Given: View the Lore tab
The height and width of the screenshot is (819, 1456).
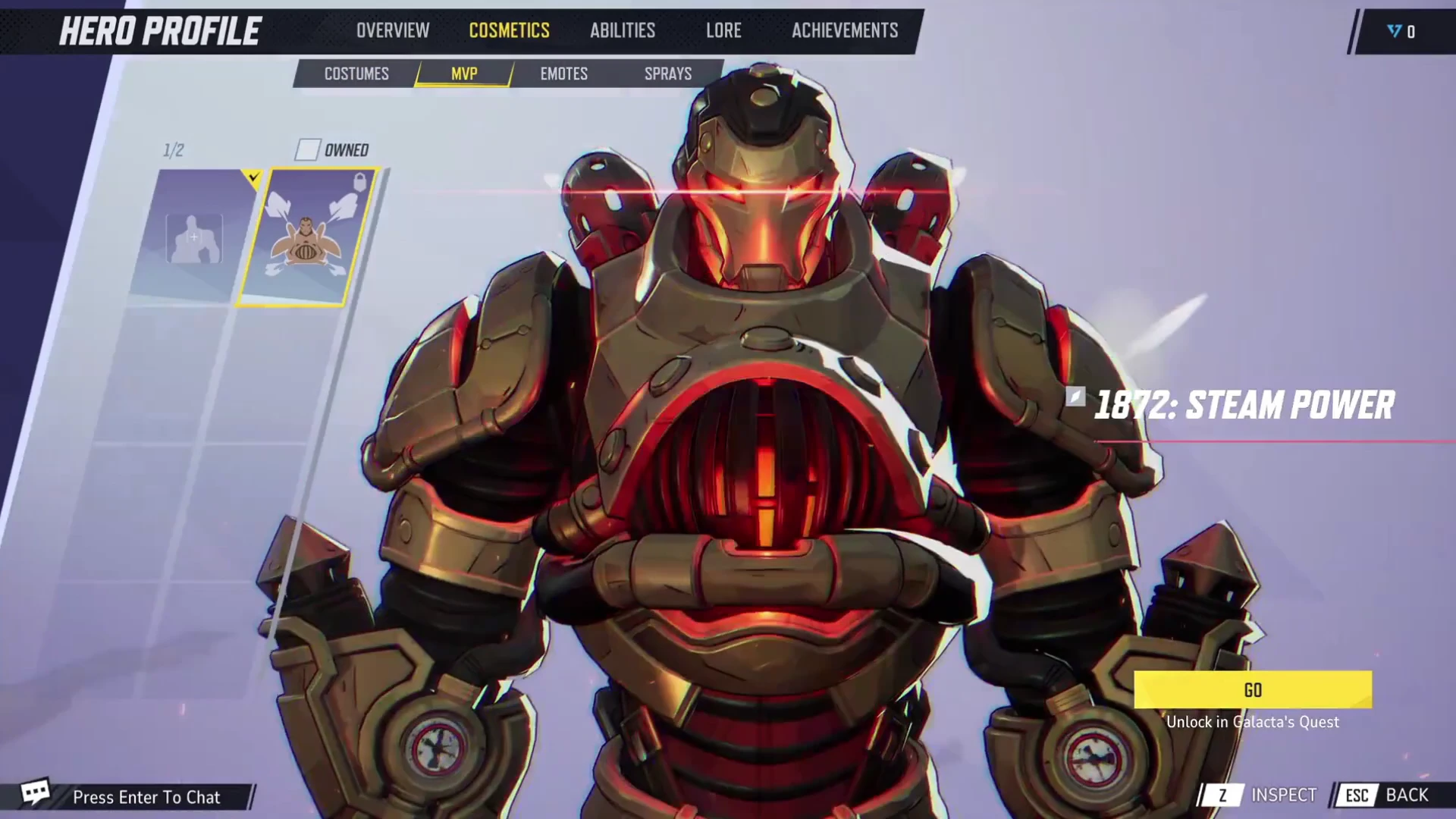Looking at the screenshot, I should (723, 30).
